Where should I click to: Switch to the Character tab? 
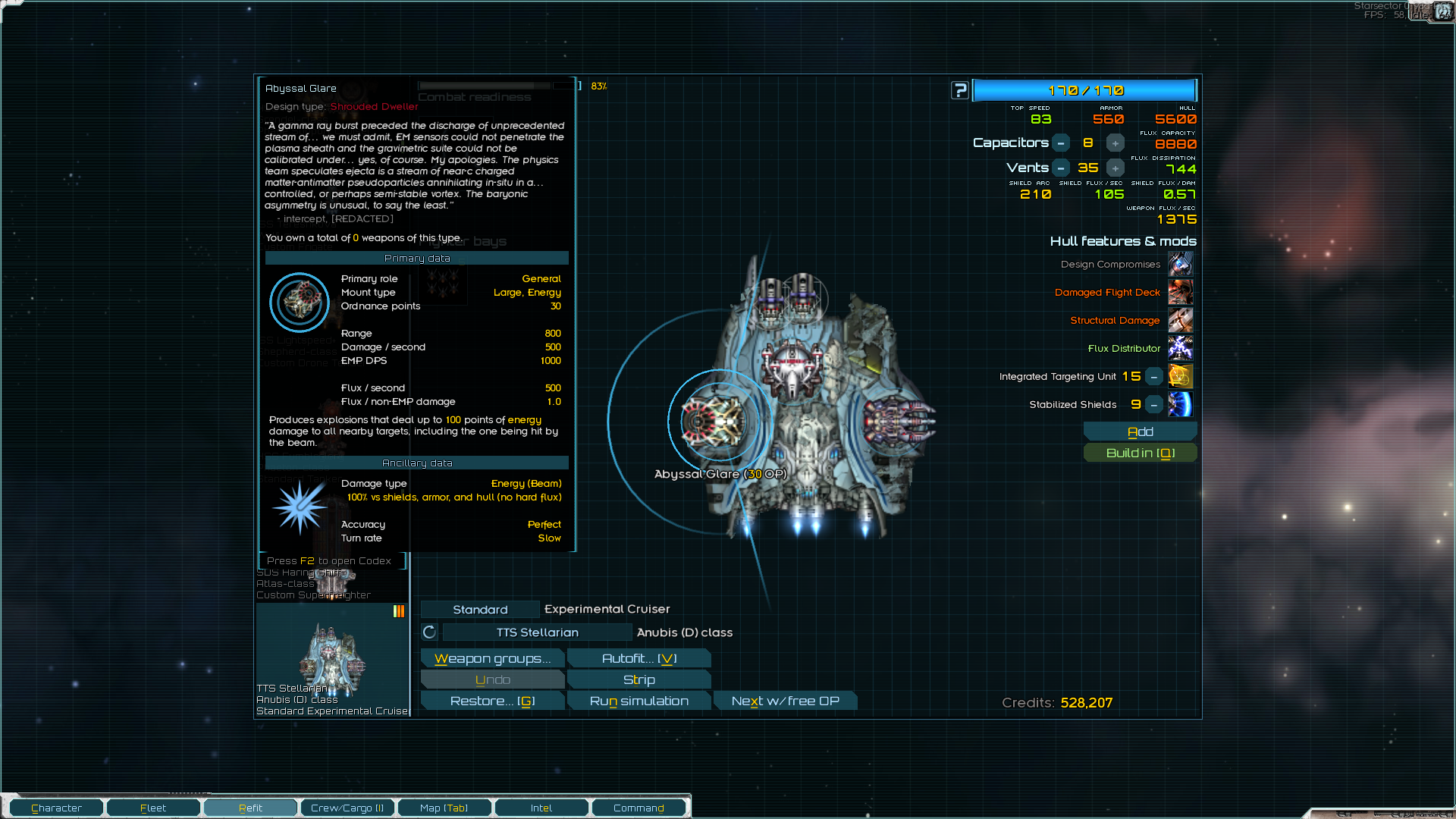click(57, 808)
